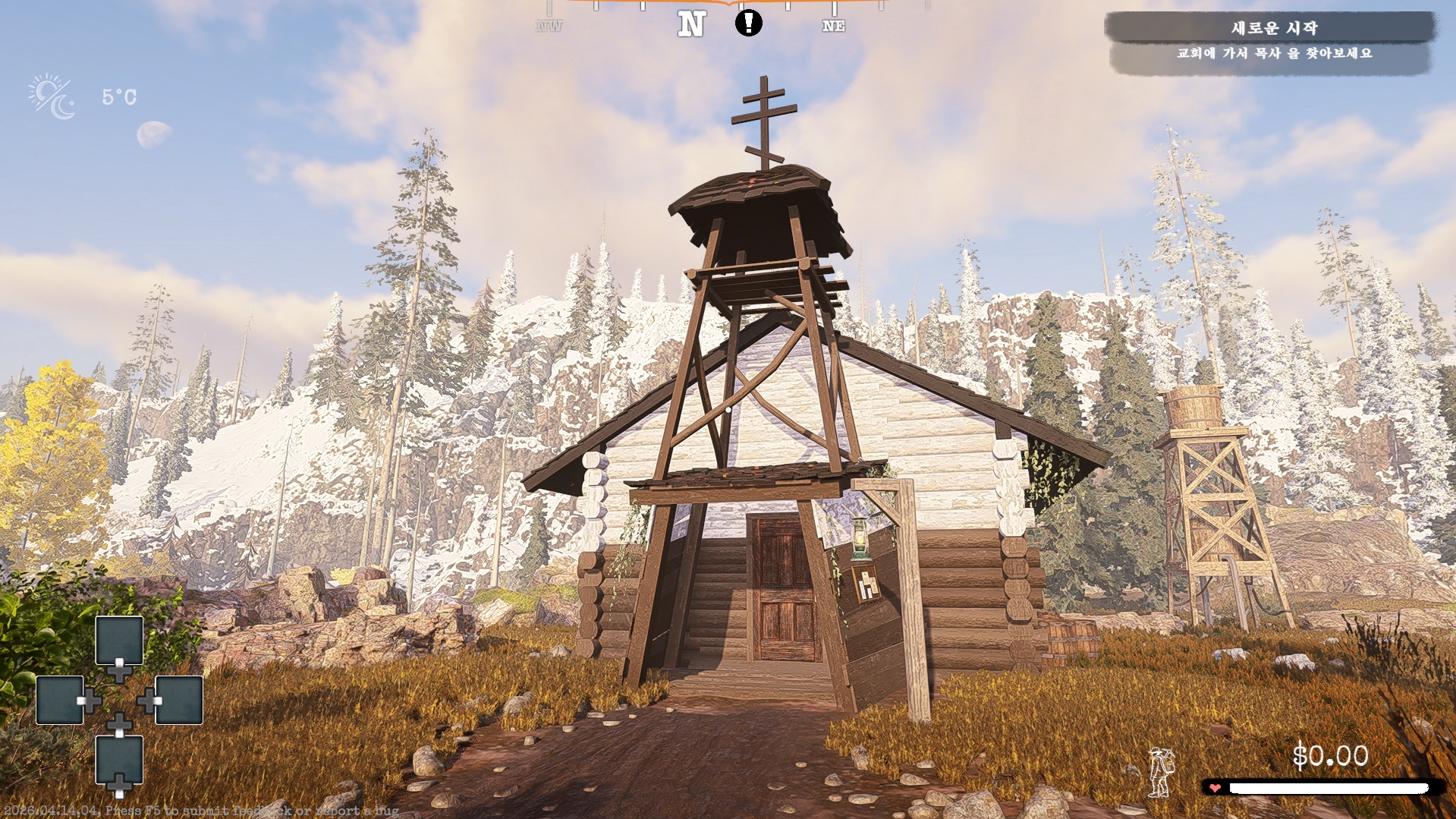Open the backpack traveler character icon

(1161, 772)
